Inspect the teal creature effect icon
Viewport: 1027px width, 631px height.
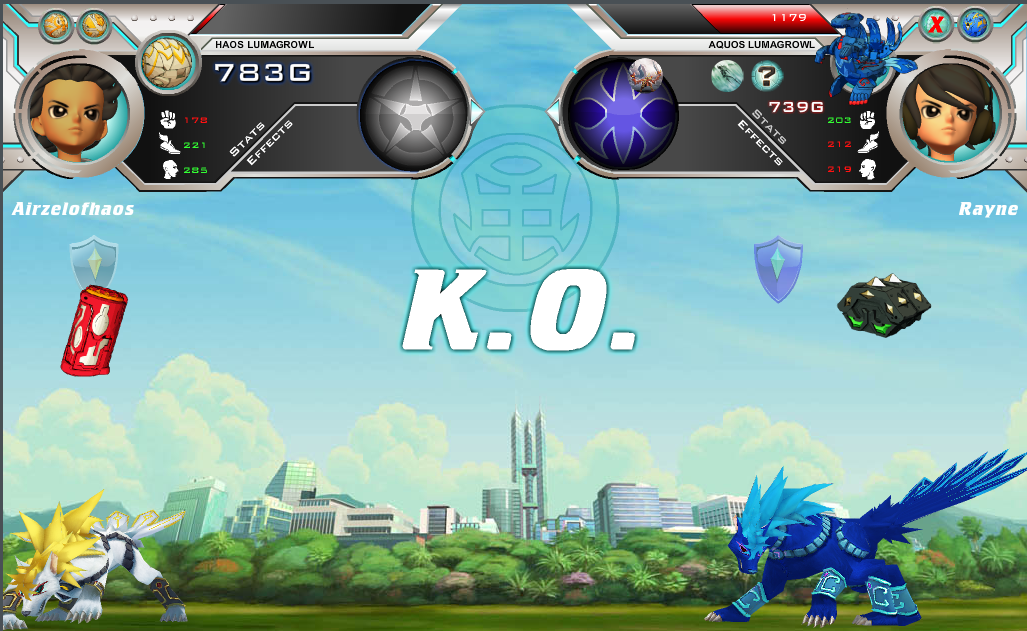point(726,75)
